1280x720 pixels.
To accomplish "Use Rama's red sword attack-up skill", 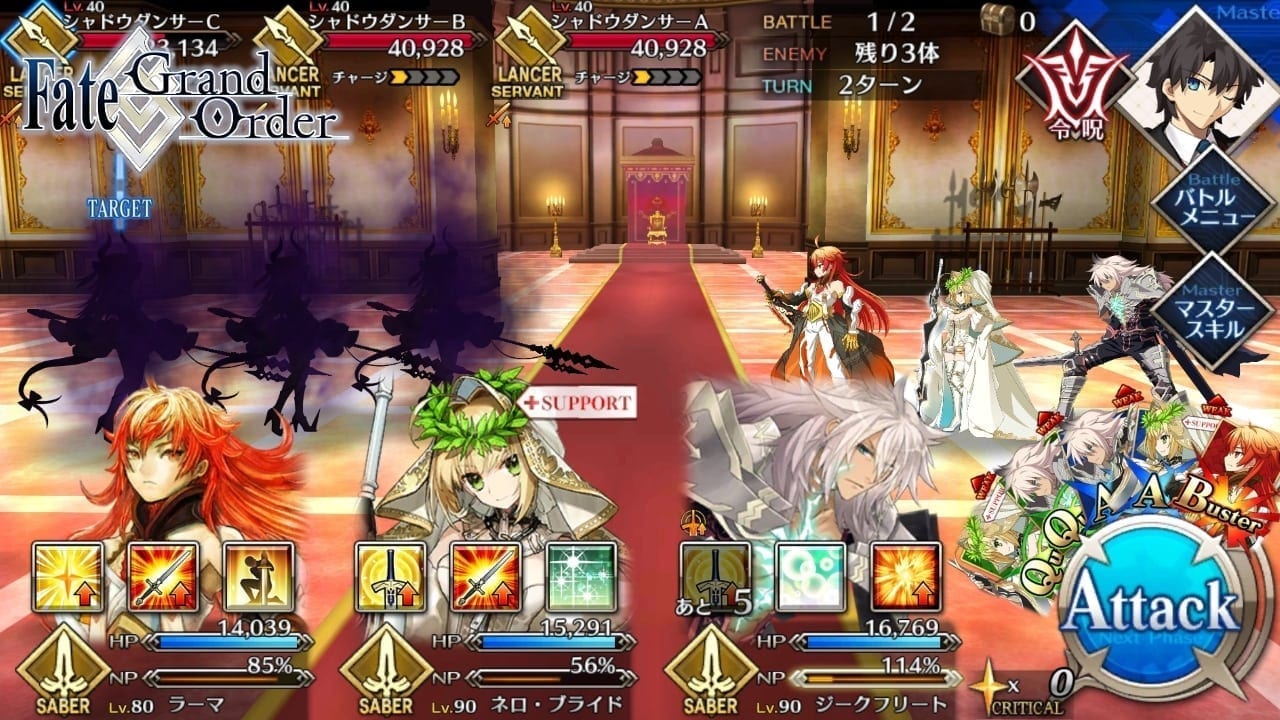I will click(164, 577).
